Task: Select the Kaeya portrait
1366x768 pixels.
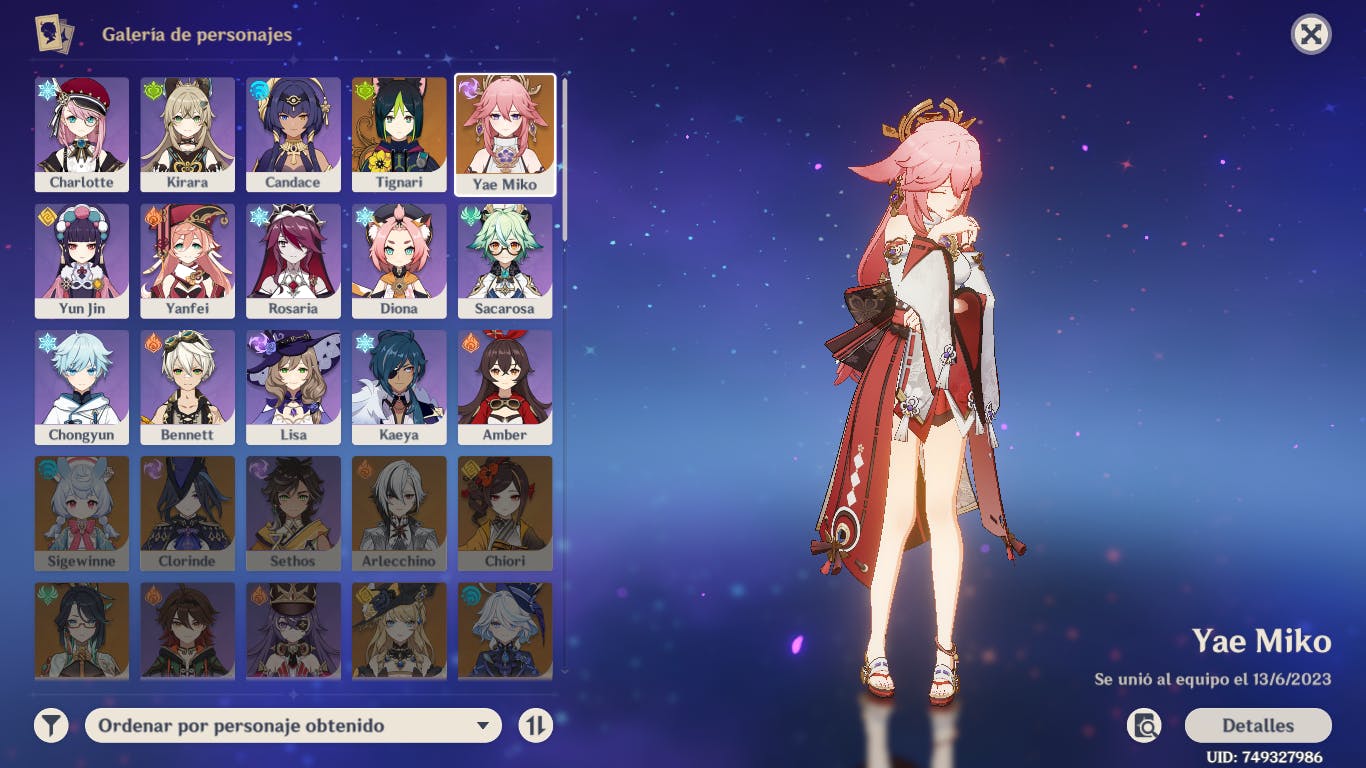Action: [x=399, y=387]
